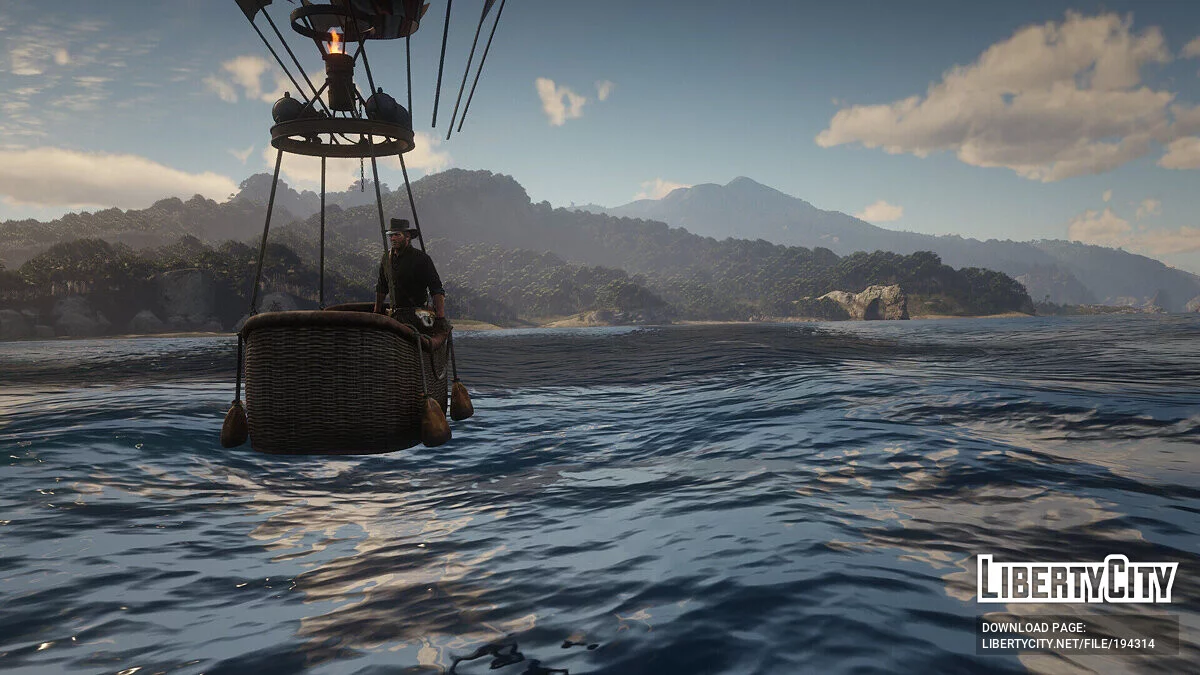Screen dimensions: 1200x675
Task: Open the libertycity.net/file/194314 download page link
Action: point(1068,644)
